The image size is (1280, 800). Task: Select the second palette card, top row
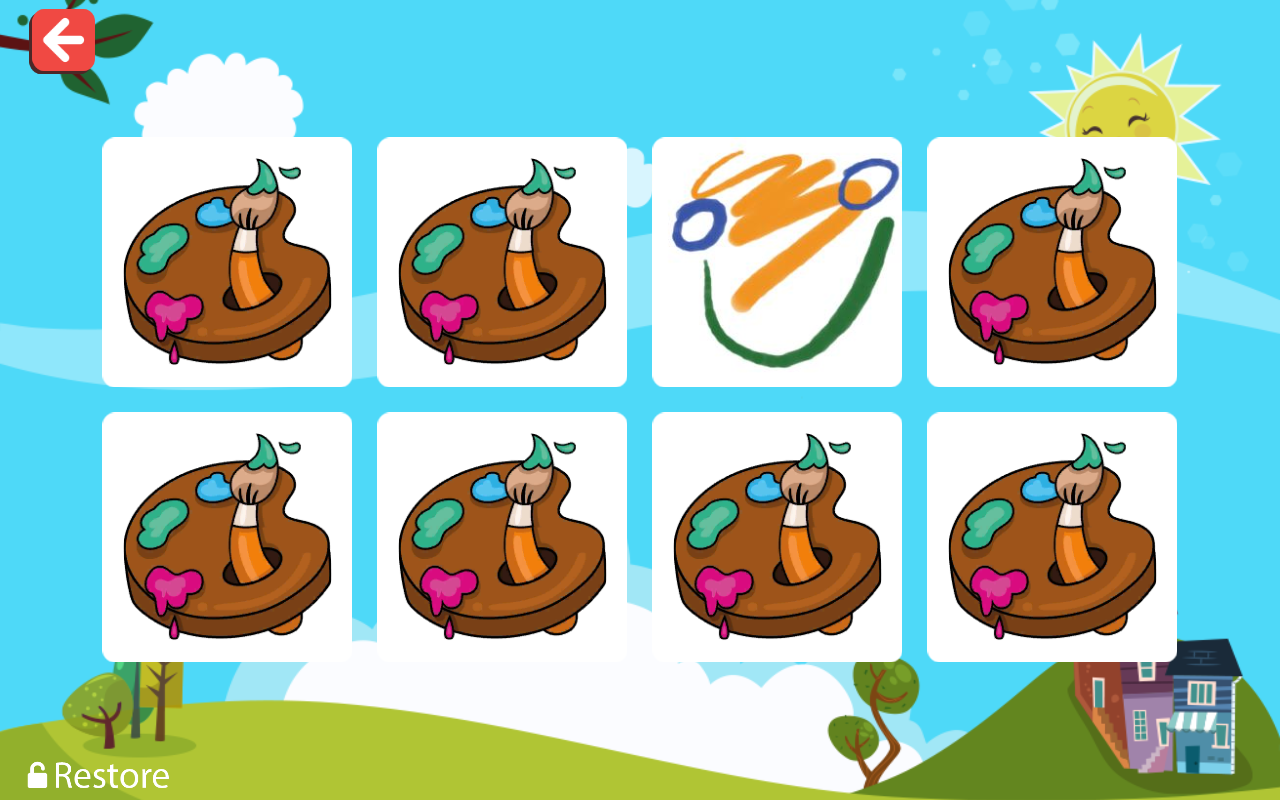coord(501,261)
